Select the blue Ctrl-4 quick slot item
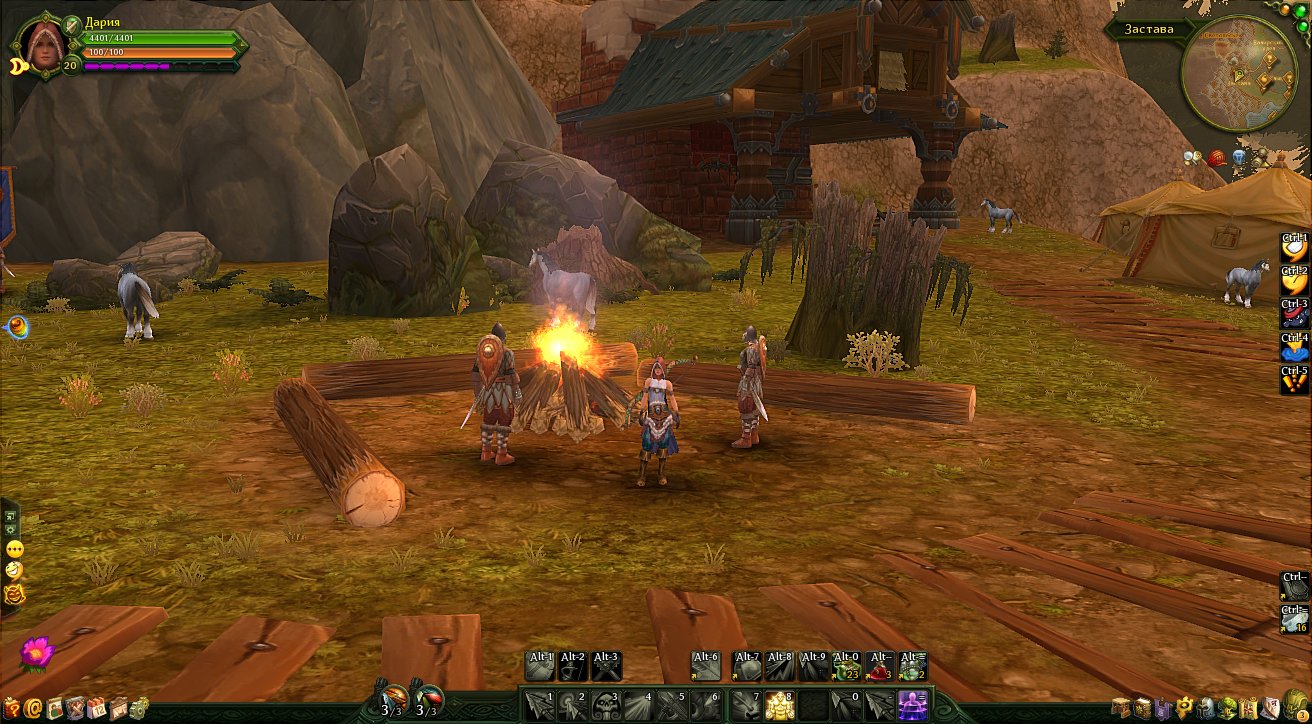Image resolution: width=1312 pixels, height=724 pixels. [x=1295, y=347]
